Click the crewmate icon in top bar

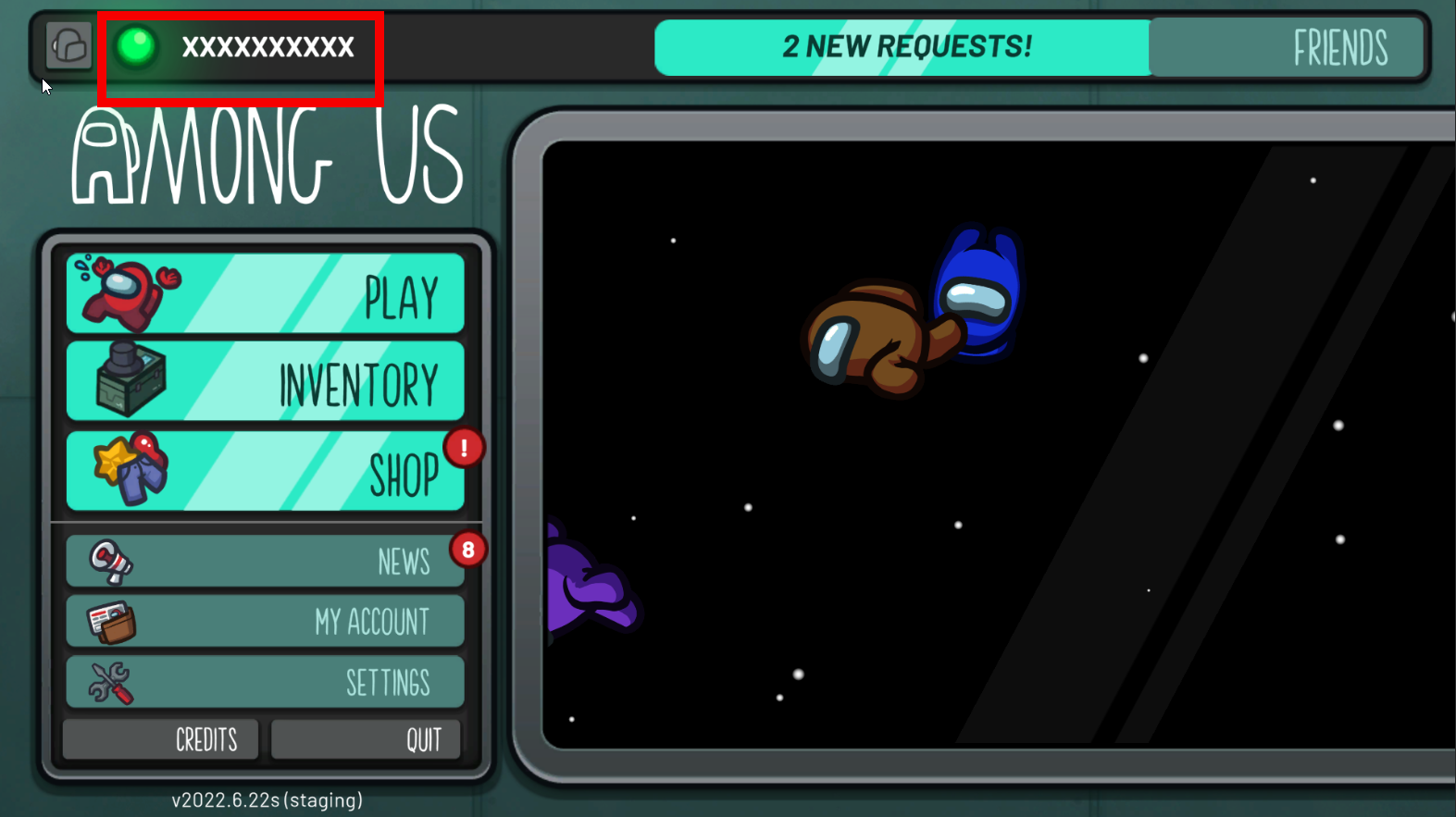tap(69, 45)
